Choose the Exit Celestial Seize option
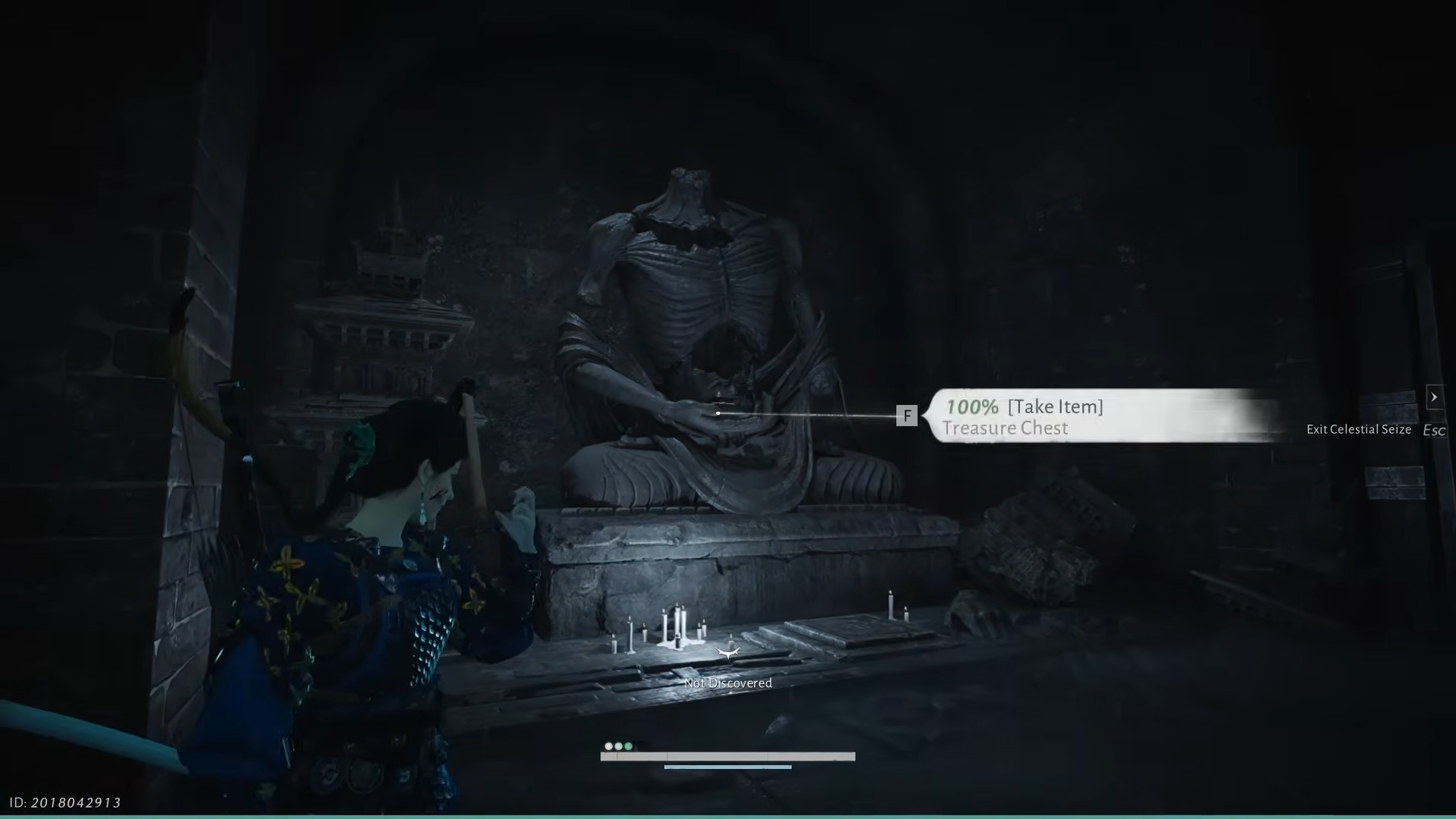Image resolution: width=1456 pixels, height=819 pixels. 1359,429
